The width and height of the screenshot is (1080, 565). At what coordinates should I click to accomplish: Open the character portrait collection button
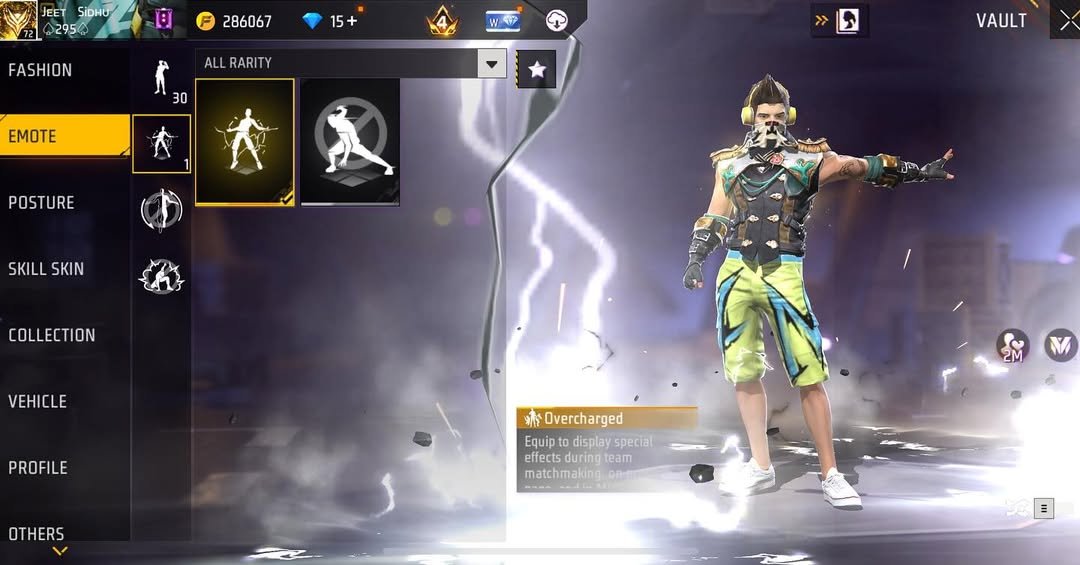coord(847,20)
